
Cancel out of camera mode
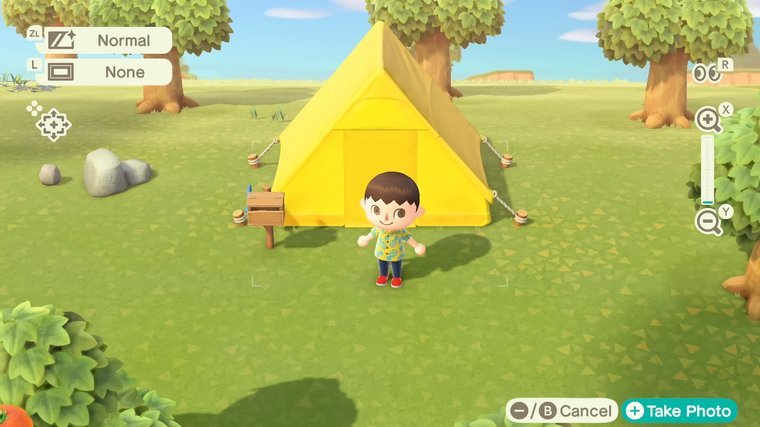(561, 411)
